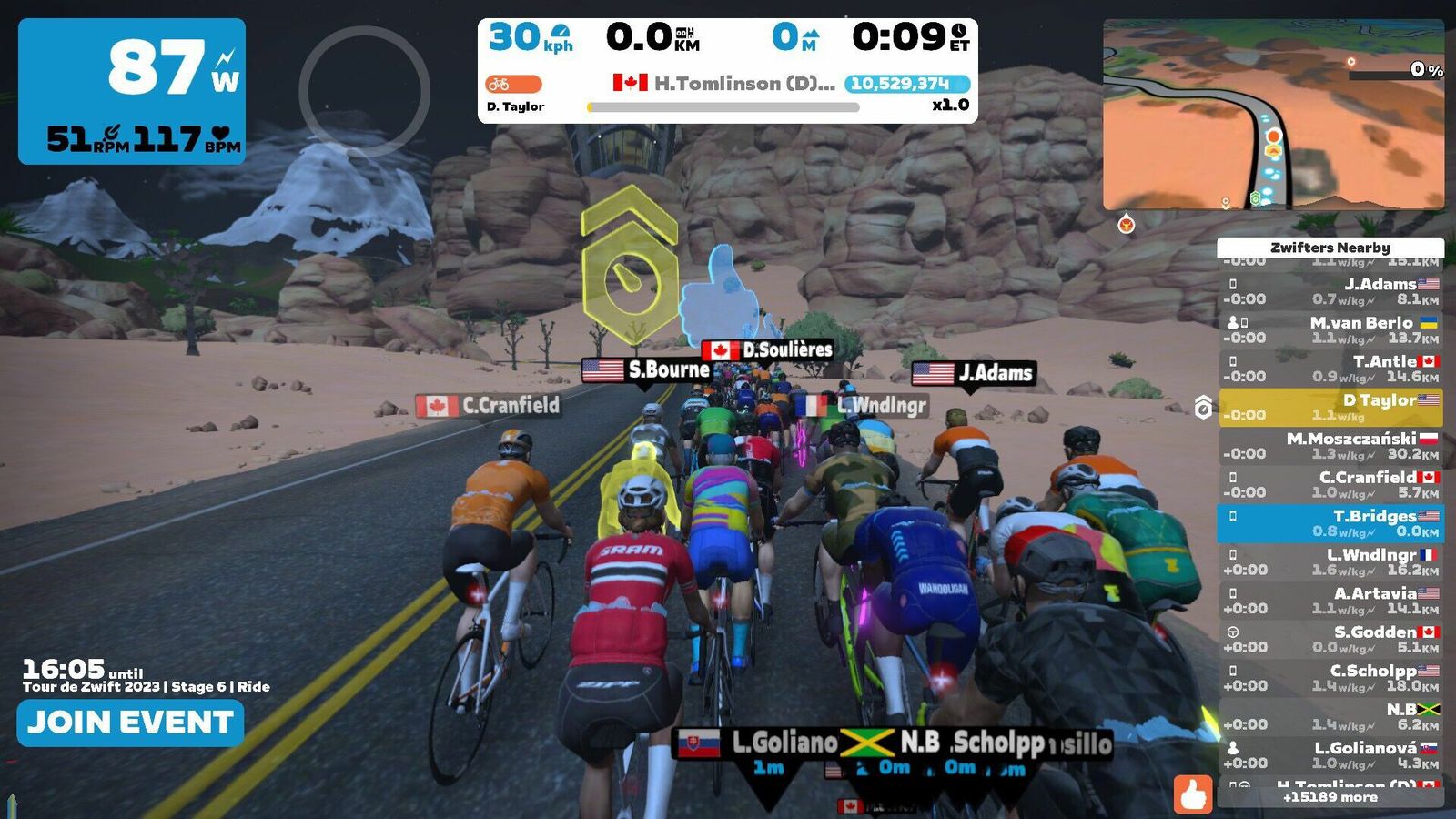Give a Ride On with thumbs-up button

point(1192,794)
